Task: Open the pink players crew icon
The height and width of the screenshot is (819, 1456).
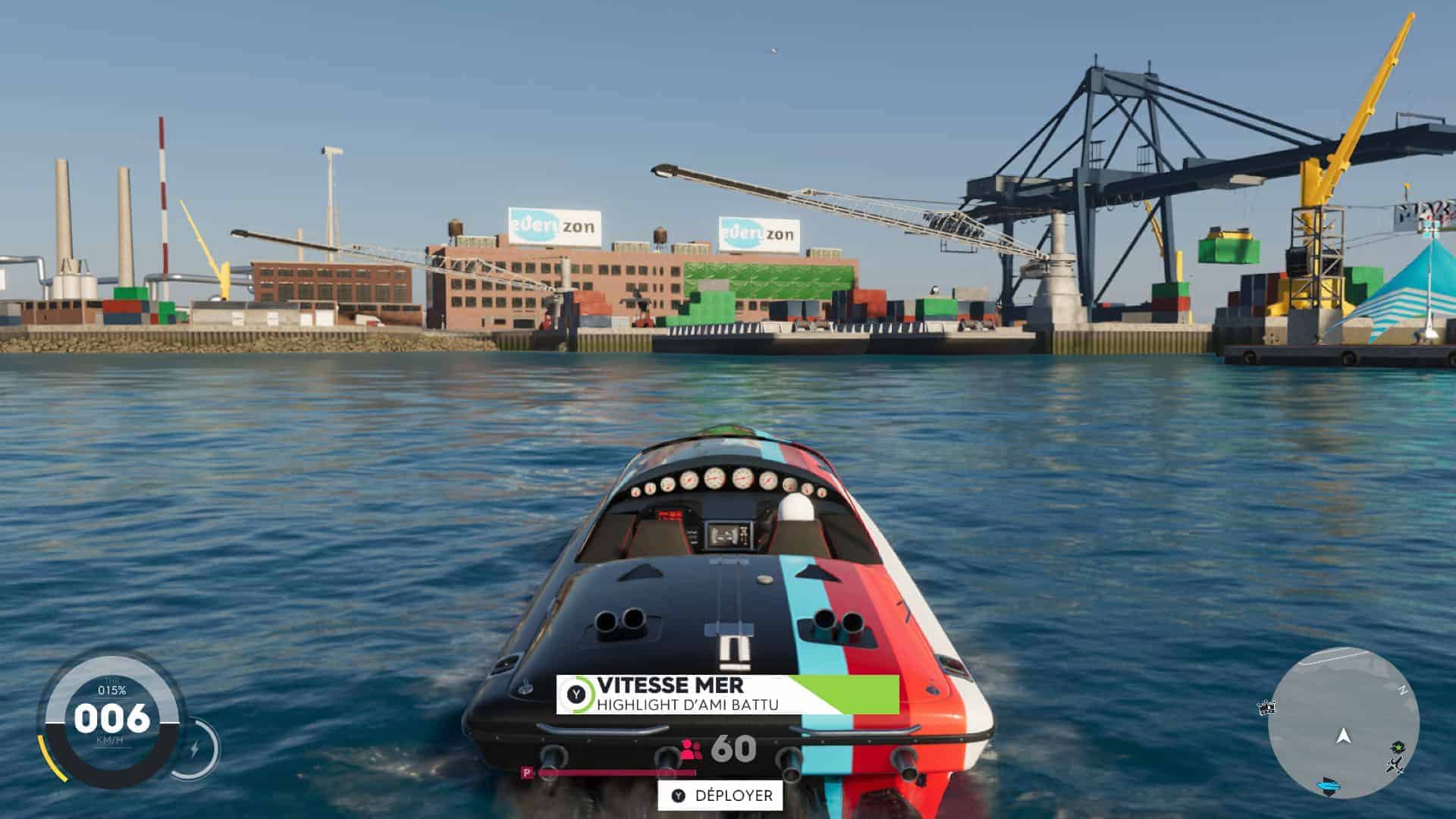Action: [691, 749]
